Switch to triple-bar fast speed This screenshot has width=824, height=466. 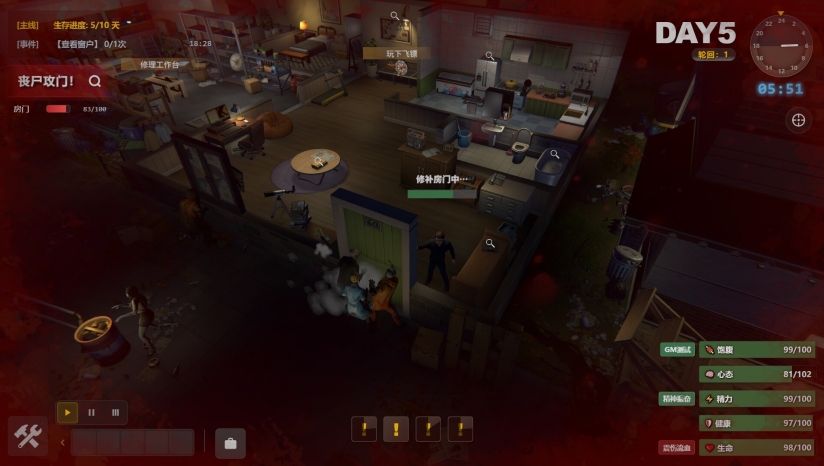pos(115,412)
